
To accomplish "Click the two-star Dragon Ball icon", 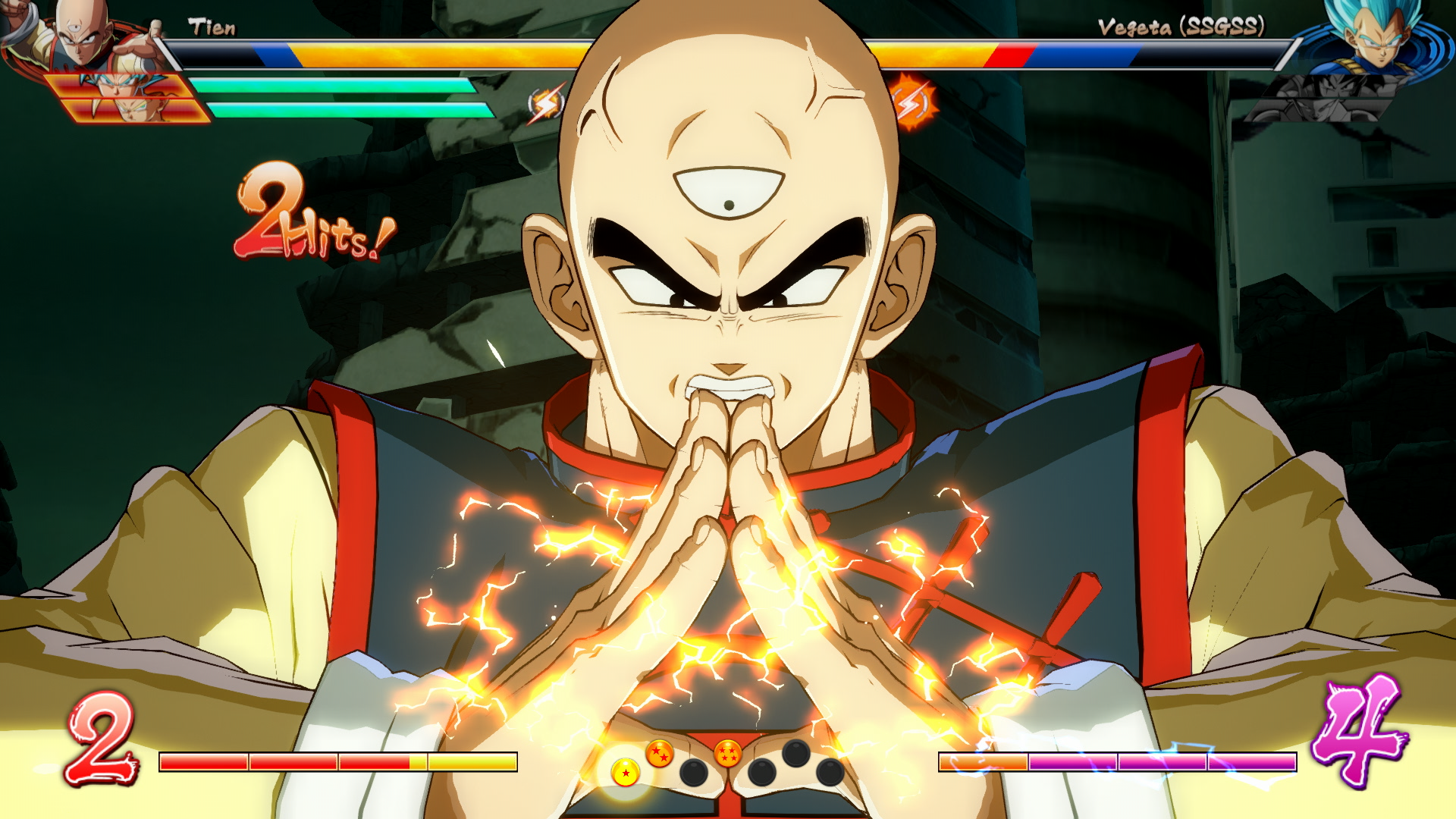I will [x=660, y=753].
